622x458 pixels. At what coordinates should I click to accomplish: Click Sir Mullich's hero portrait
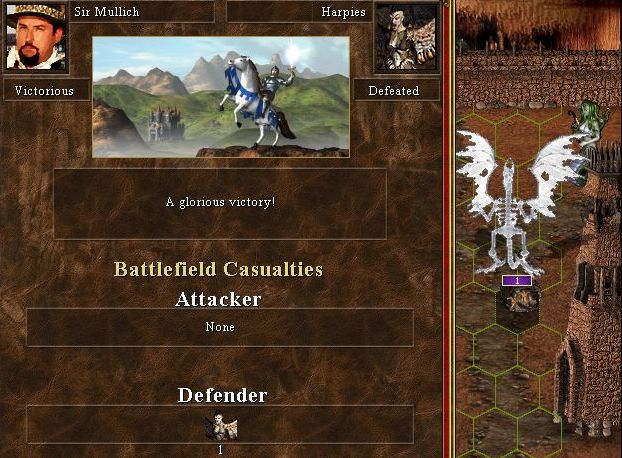click(x=36, y=38)
